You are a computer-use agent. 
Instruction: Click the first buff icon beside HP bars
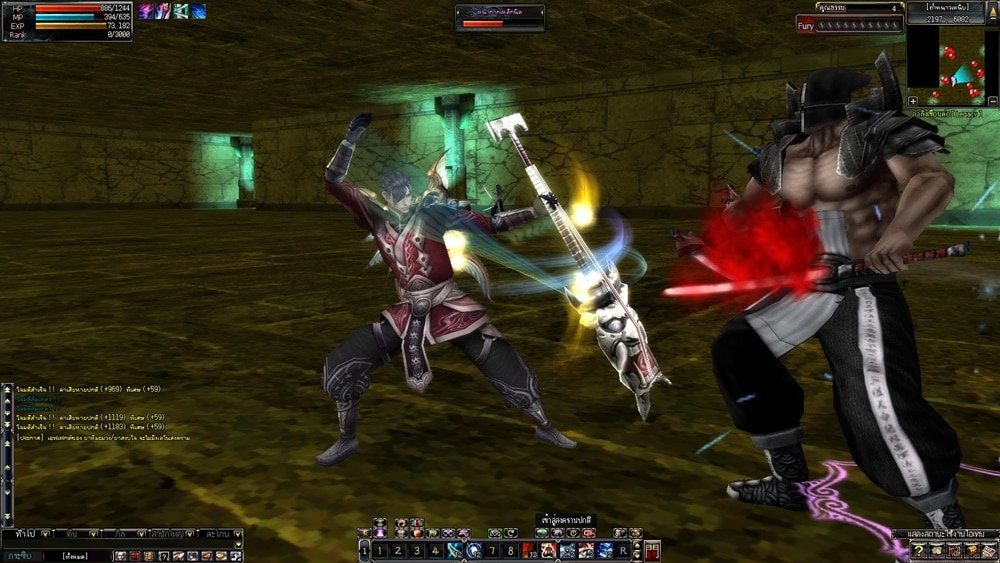click(x=146, y=11)
